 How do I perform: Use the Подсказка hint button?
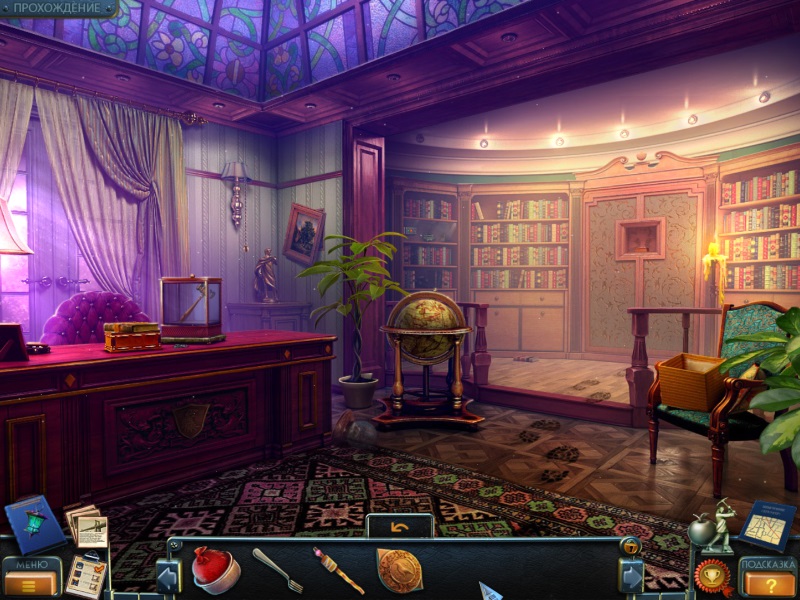pos(768,577)
